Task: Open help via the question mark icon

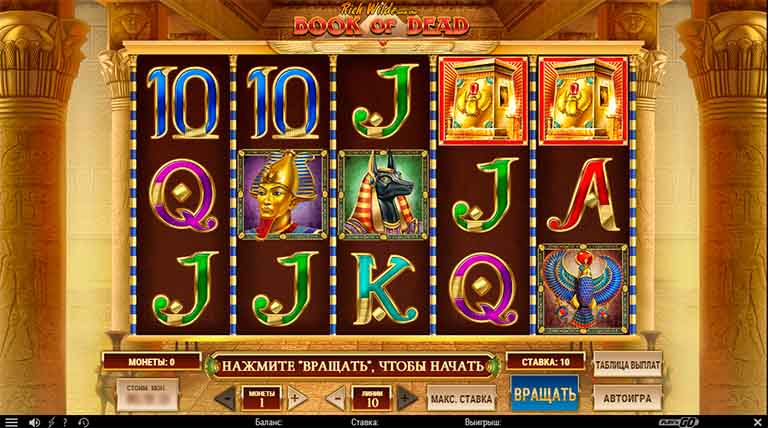Action: click(x=67, y=422)
